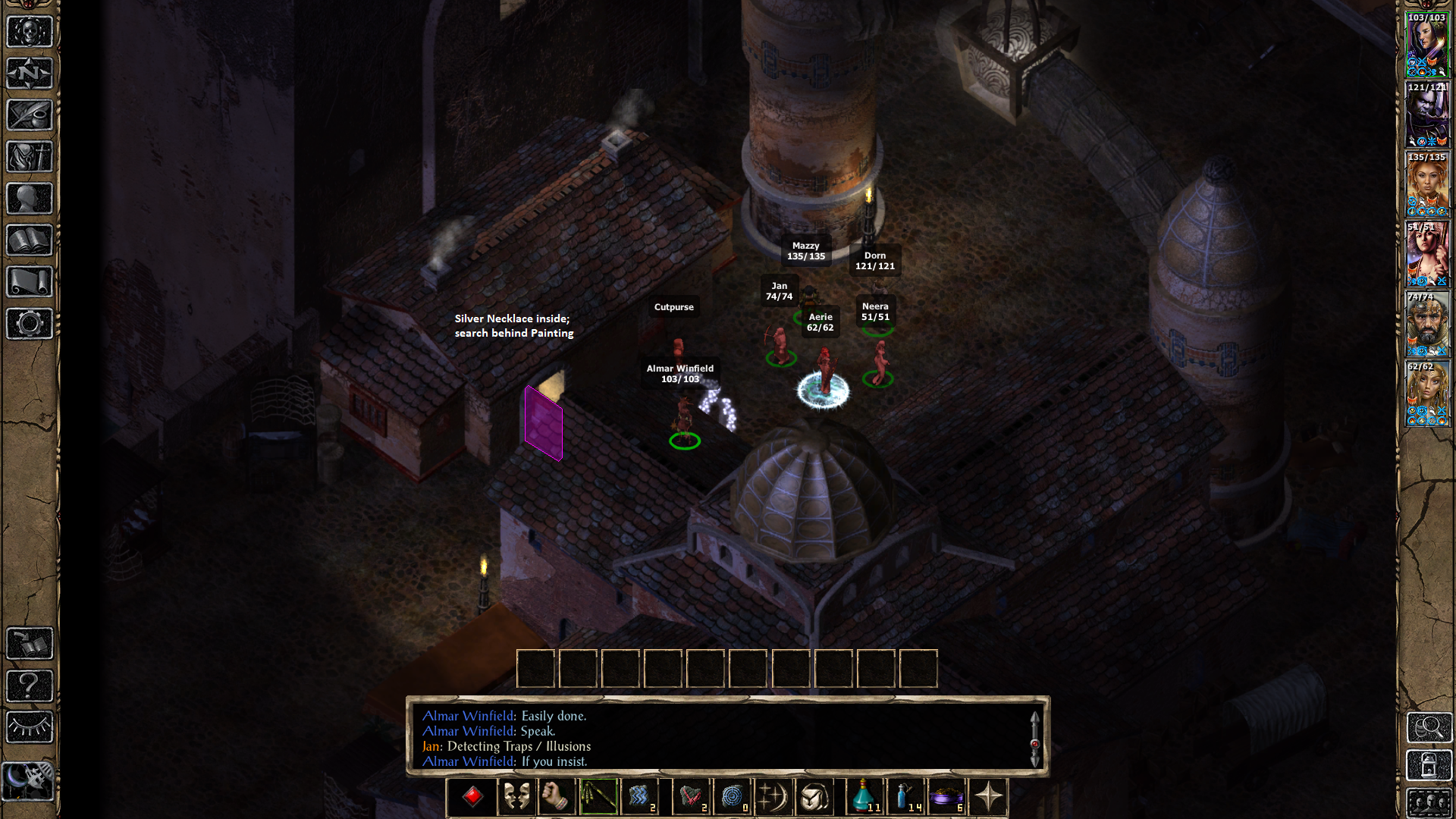This screenshot has width=1456, height=819.
Task: Activate the twin masks stealth ability
Action: pos(516,797)
